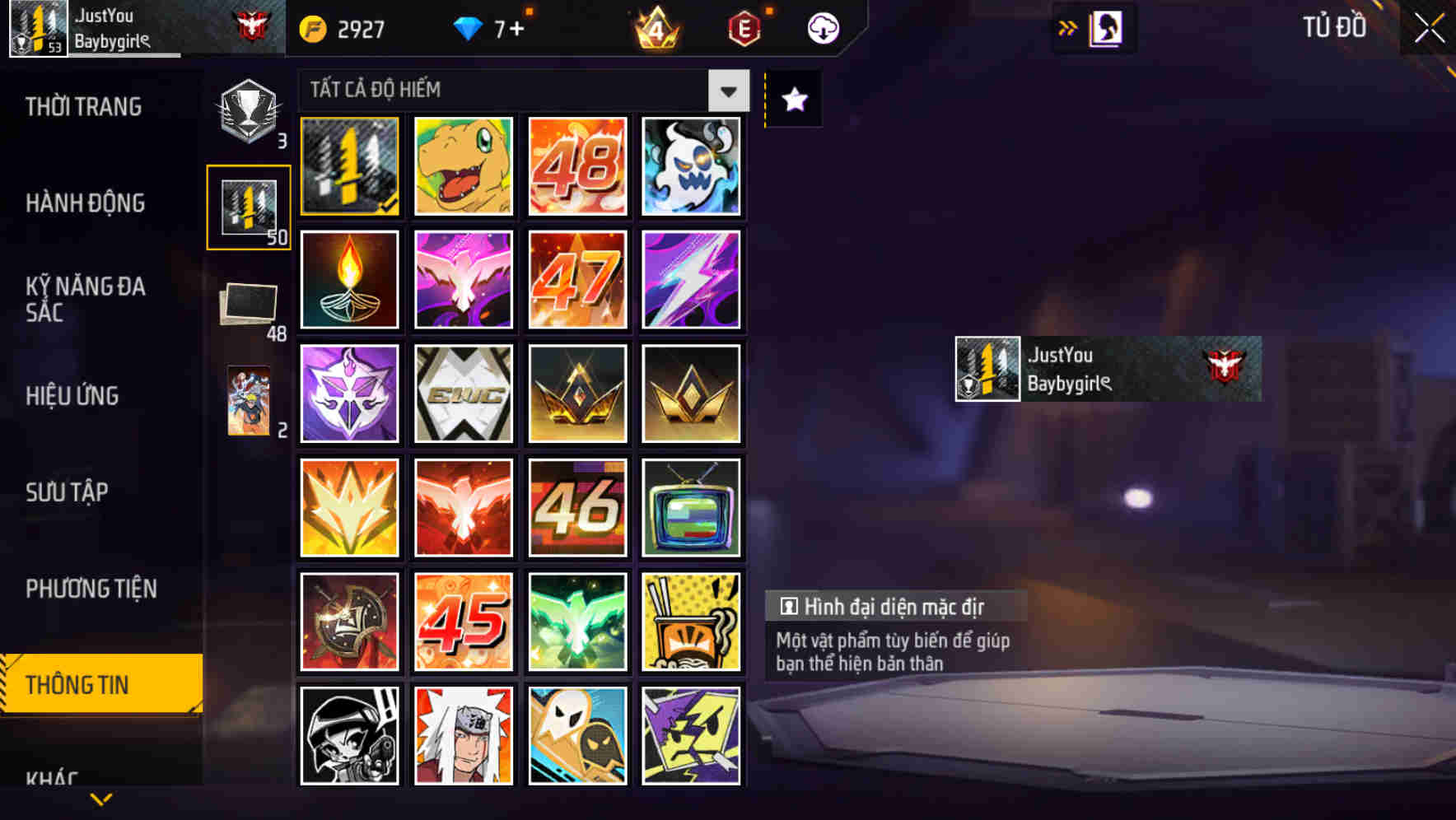Select the currently equipped avatar thumbnail

point(349,165)
